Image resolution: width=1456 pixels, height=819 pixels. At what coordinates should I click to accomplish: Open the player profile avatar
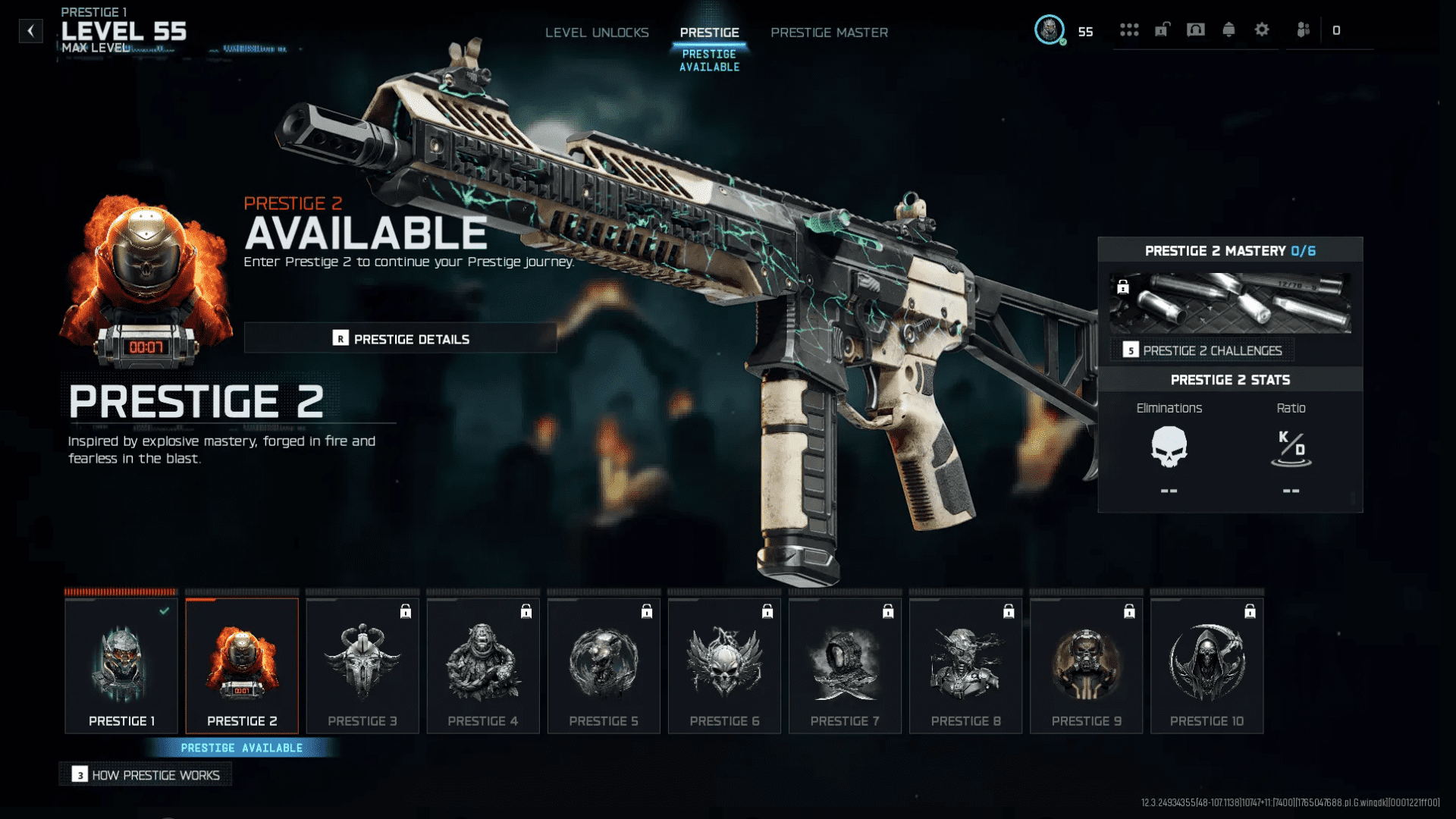pos(1050,30)
